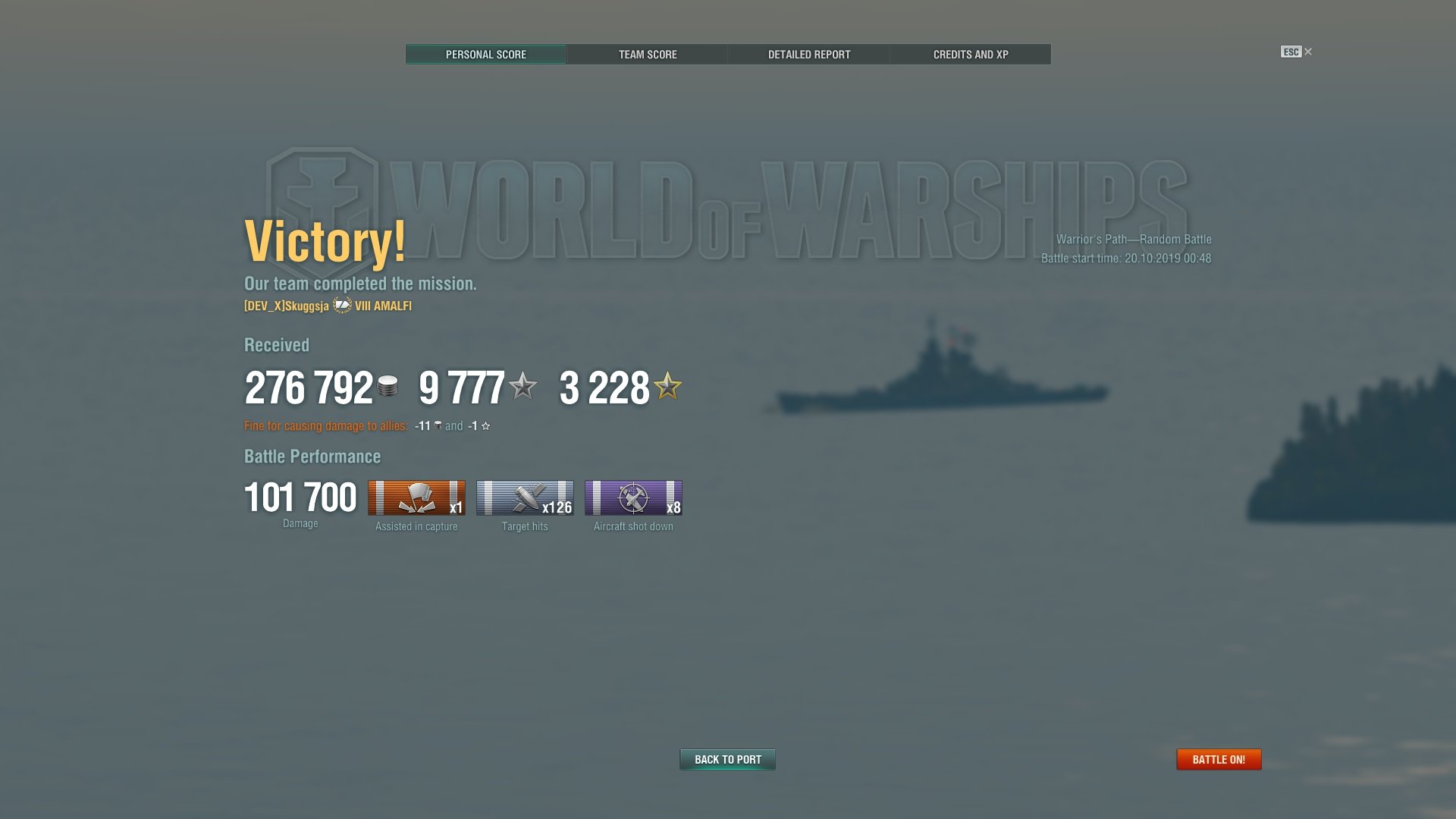This screenshot has width=1456, height=819.
Task: Switch to the Personal Score tab
Action: pyautogui.click(x=485, y=55)
